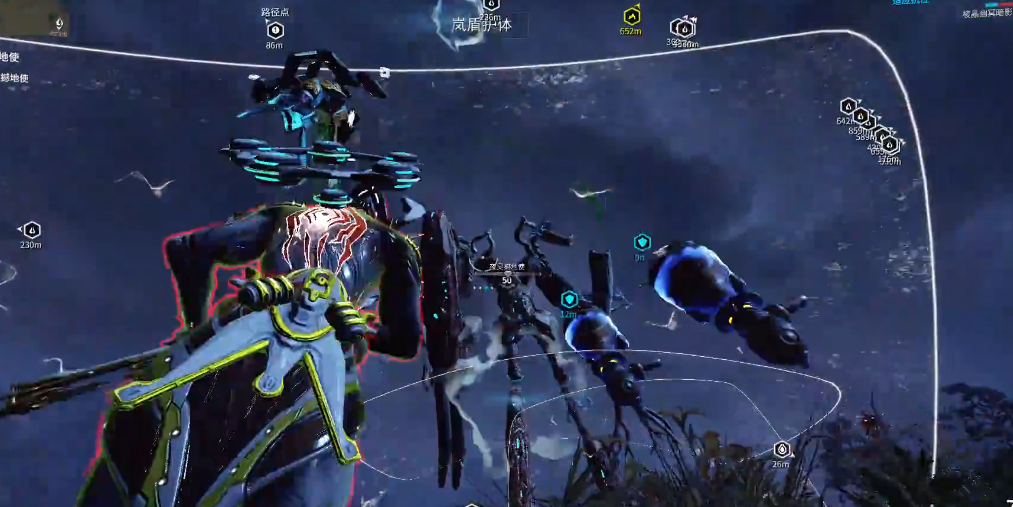
Task: Select the blue shield marker at 9m
Action: pyautogui.click(x=642, y=242)
